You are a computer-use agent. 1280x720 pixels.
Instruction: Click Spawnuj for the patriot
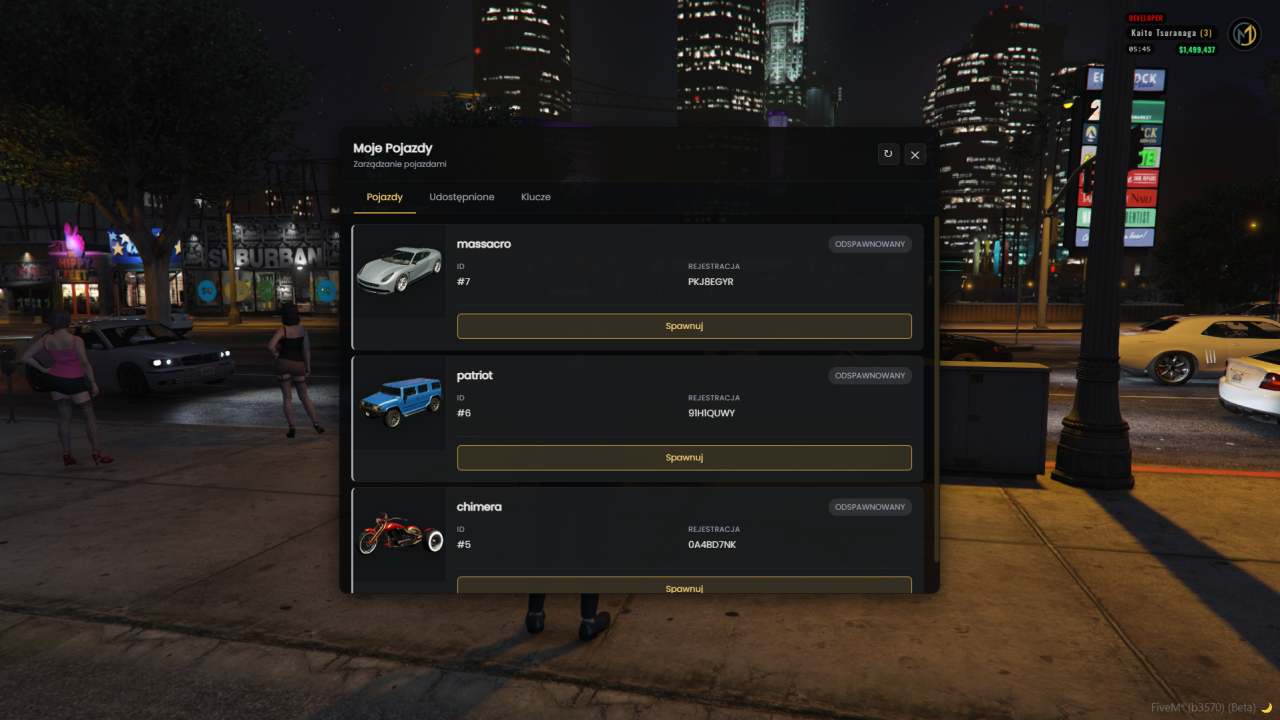point(684,458)
